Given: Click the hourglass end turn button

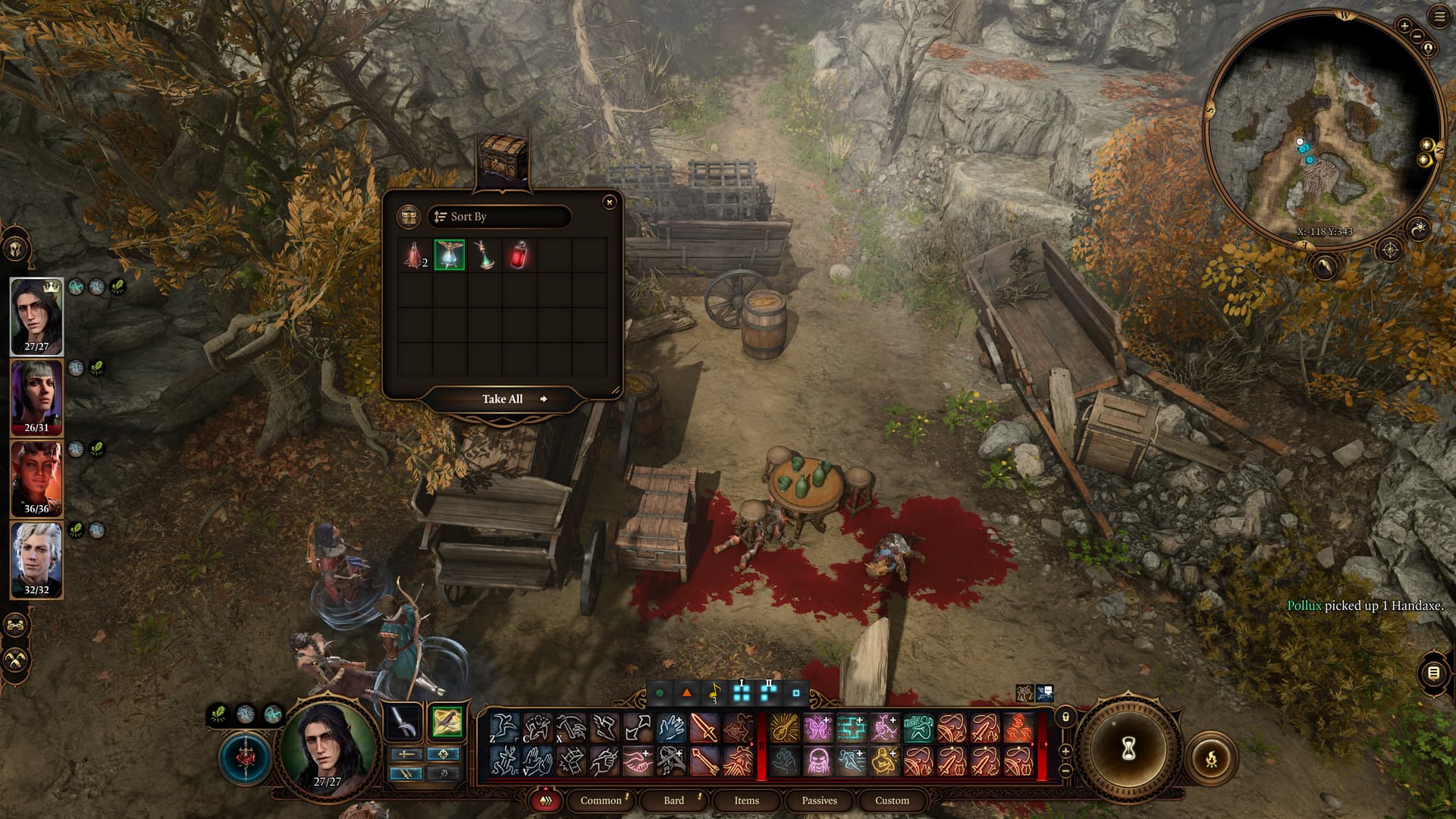Looking at the screenshot, I should pyautogui.click(x=1128, y=749).
